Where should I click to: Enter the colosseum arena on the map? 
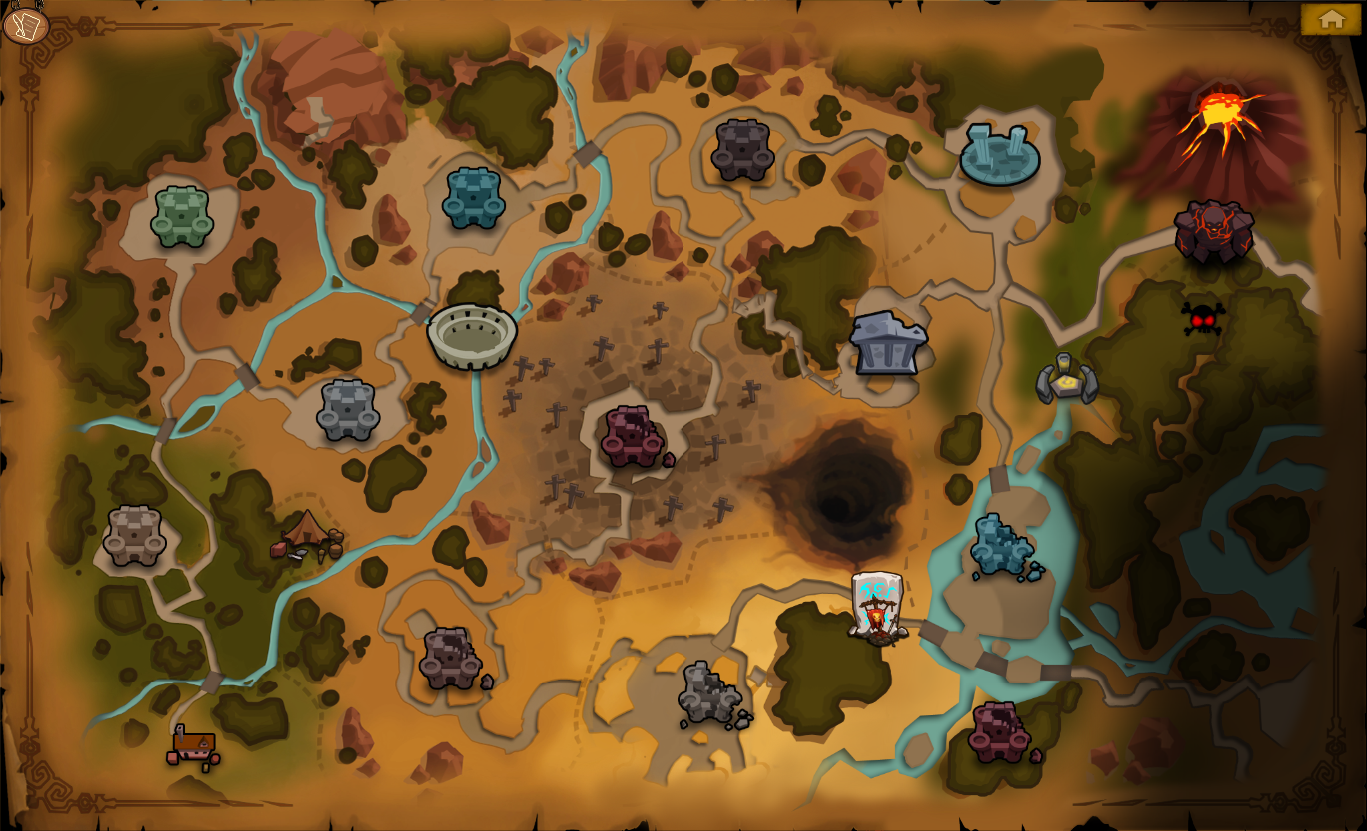[x=472, y=336]
